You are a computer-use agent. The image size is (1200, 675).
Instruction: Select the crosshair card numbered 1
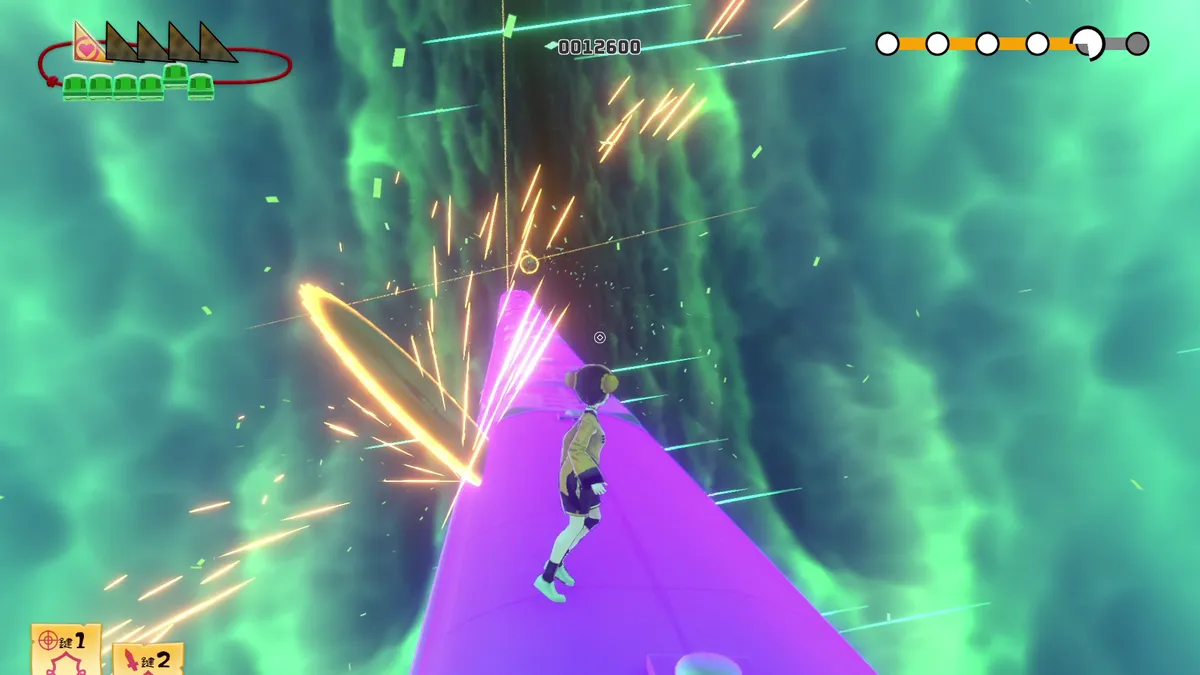(65, 648)
